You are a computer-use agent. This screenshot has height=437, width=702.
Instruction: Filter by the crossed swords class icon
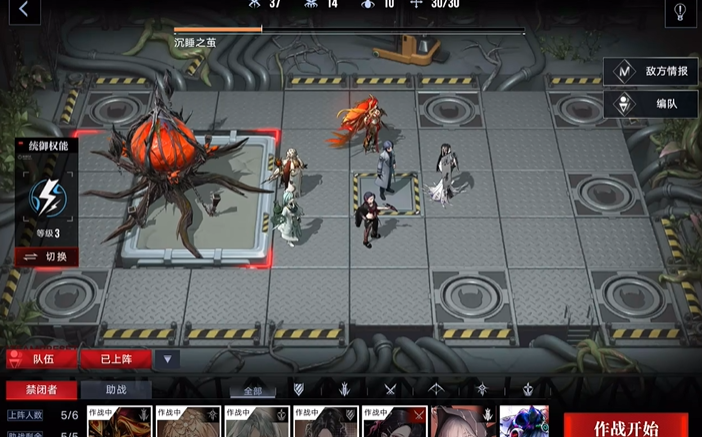[390, 389]
